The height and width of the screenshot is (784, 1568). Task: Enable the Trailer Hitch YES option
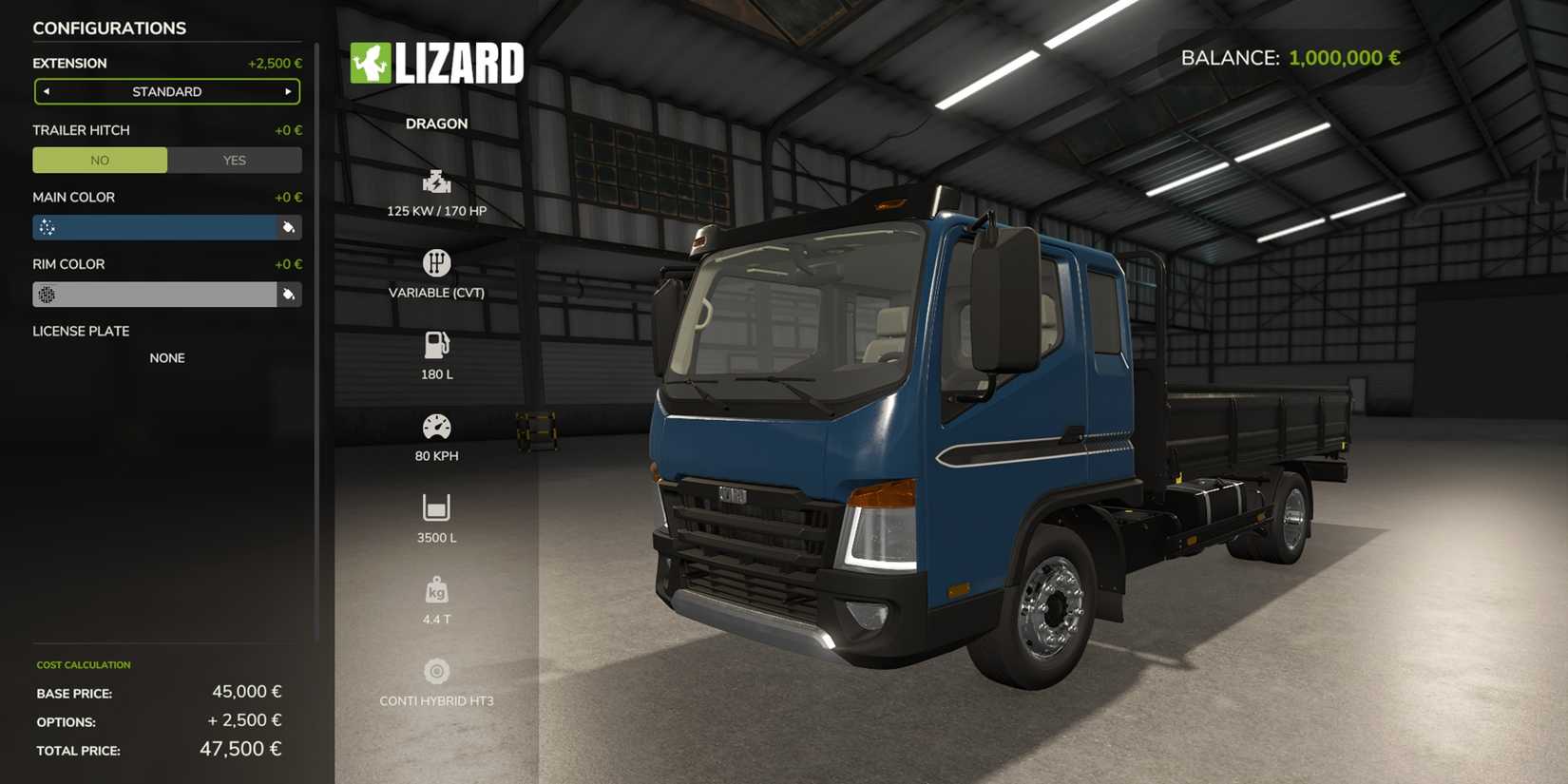(x=234, y=160)
